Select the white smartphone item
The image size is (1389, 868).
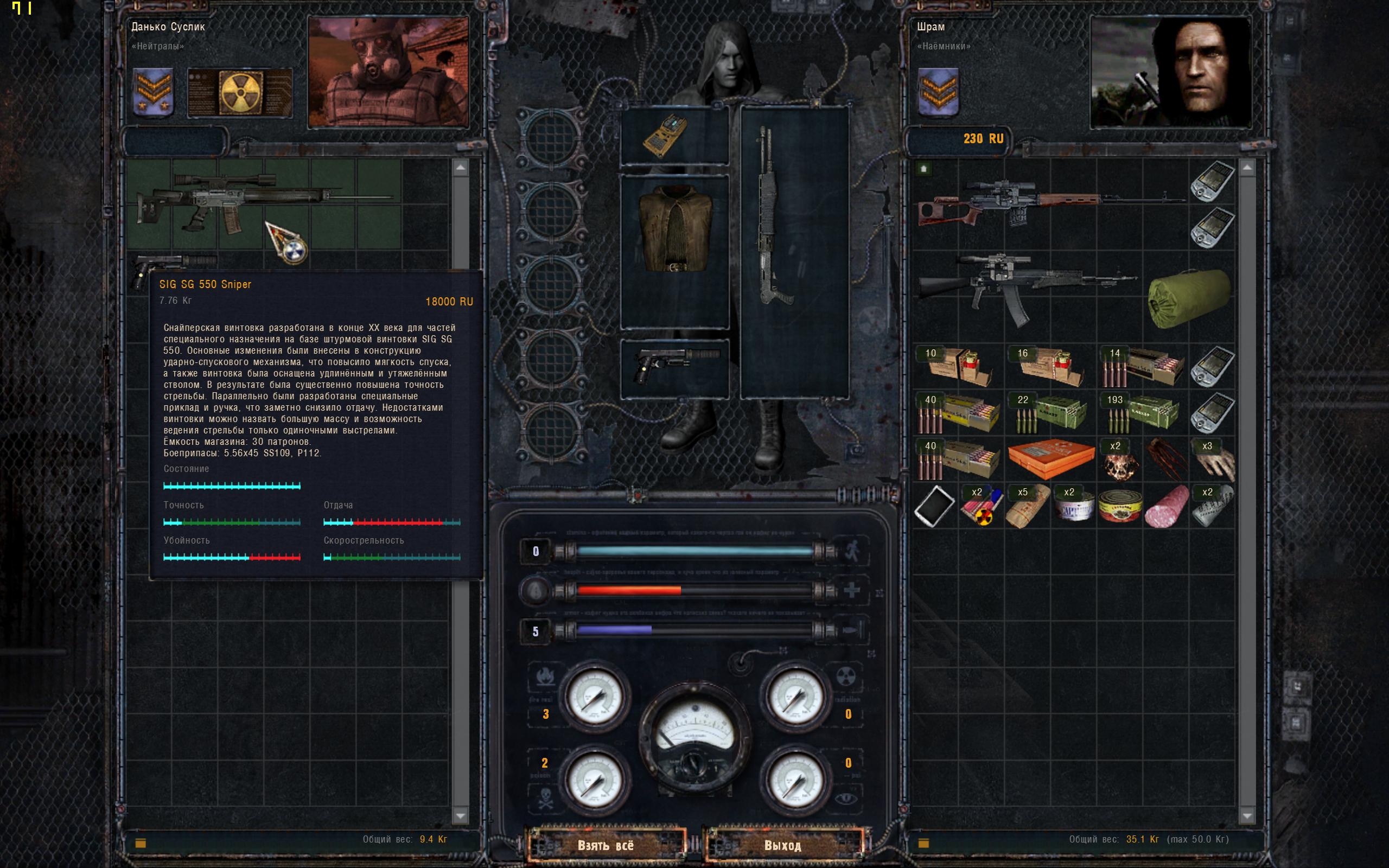click(x=934, y=506)
